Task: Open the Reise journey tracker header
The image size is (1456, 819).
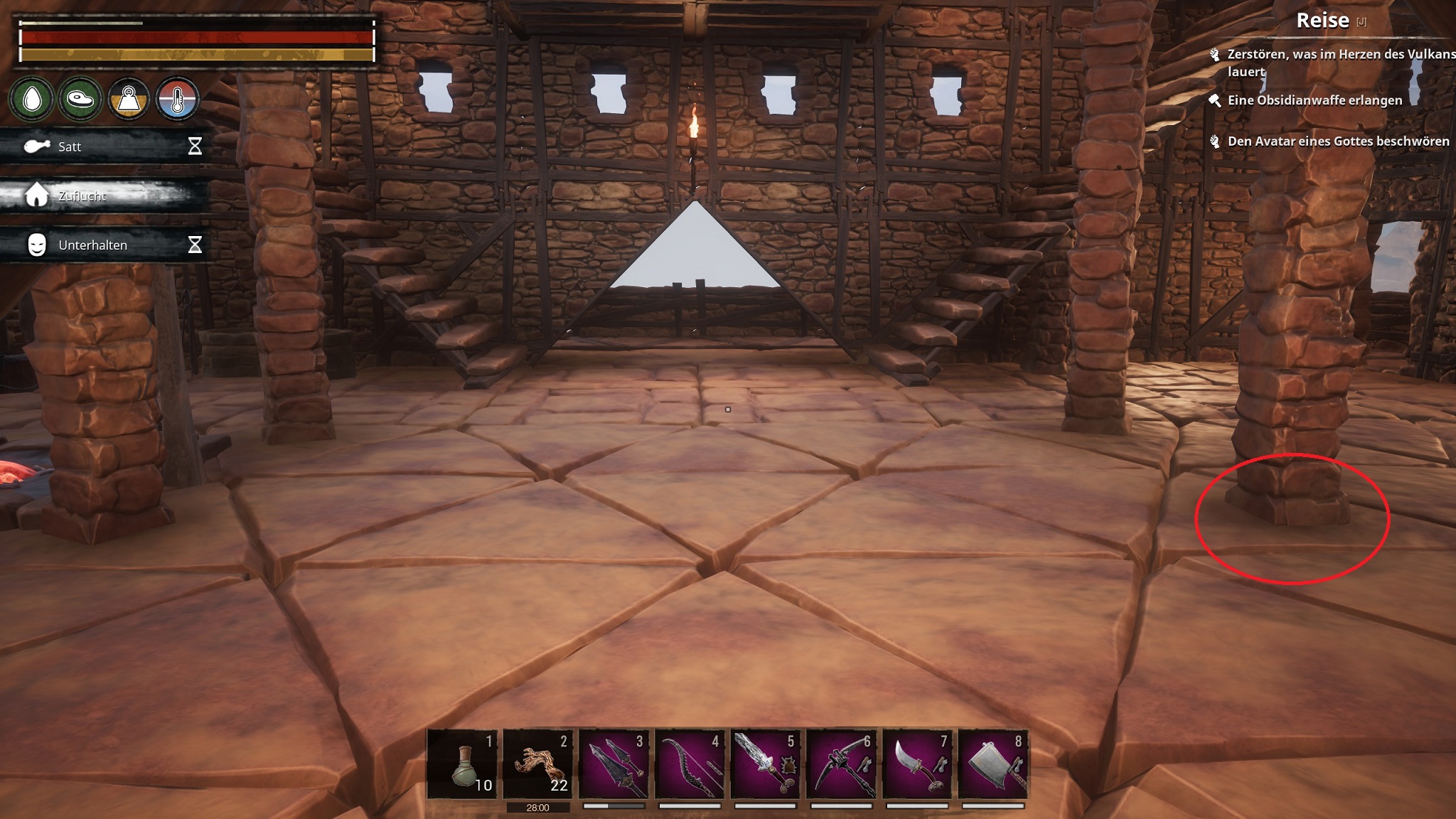Action: coord(1323,21)
